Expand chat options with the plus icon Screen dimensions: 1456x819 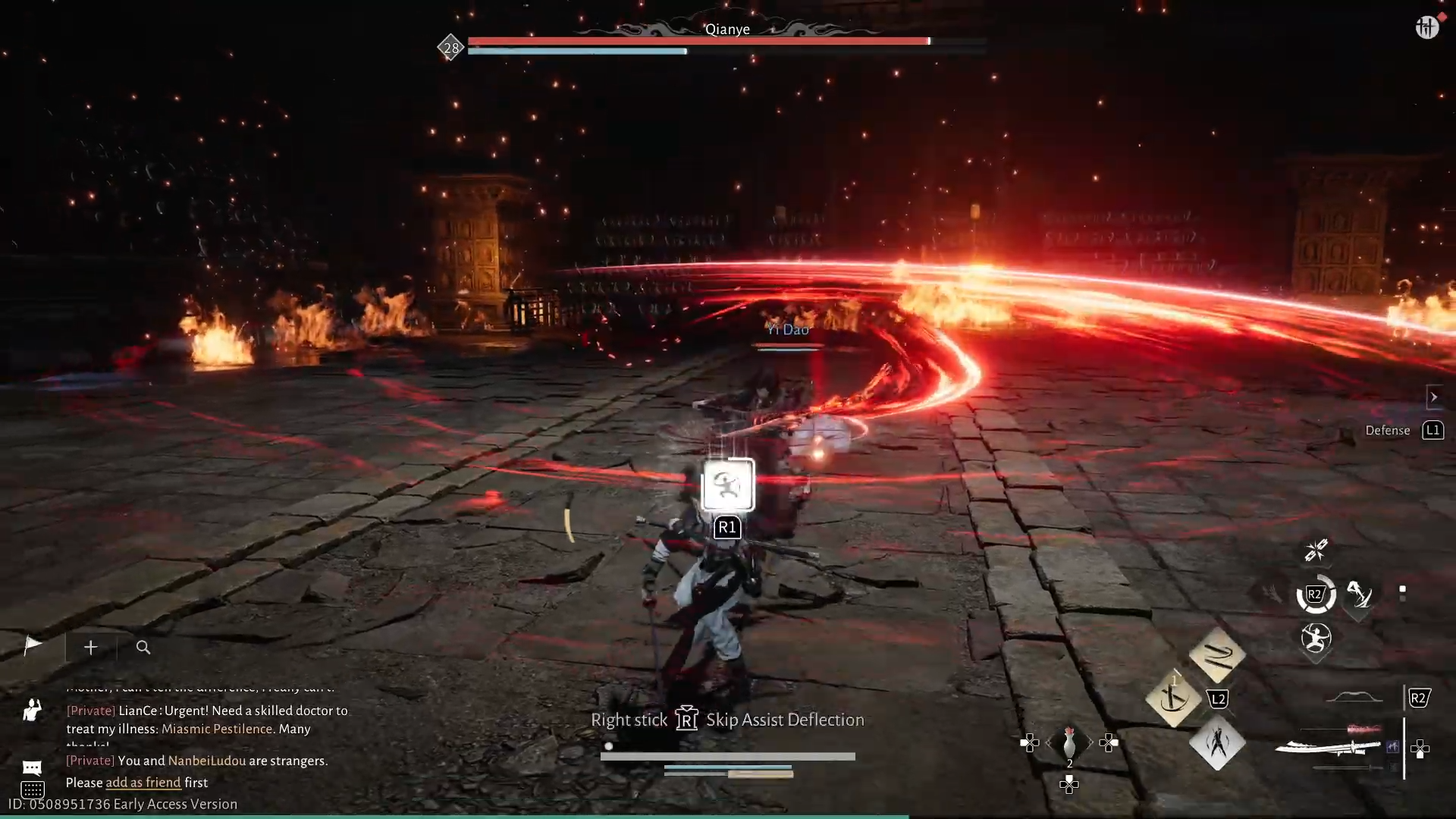click(x=90, y=647)
